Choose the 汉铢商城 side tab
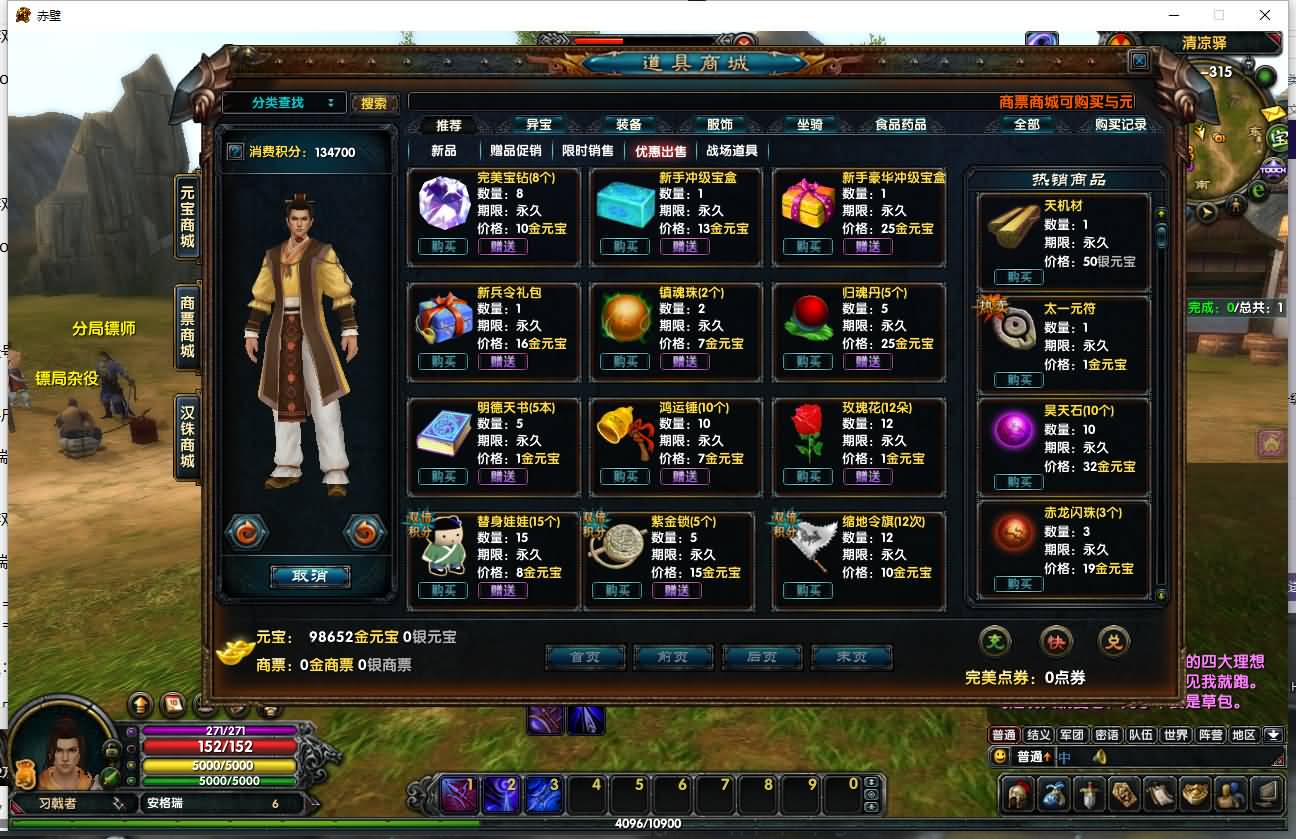Screen dimensions: 1296x839 (187, 436)
